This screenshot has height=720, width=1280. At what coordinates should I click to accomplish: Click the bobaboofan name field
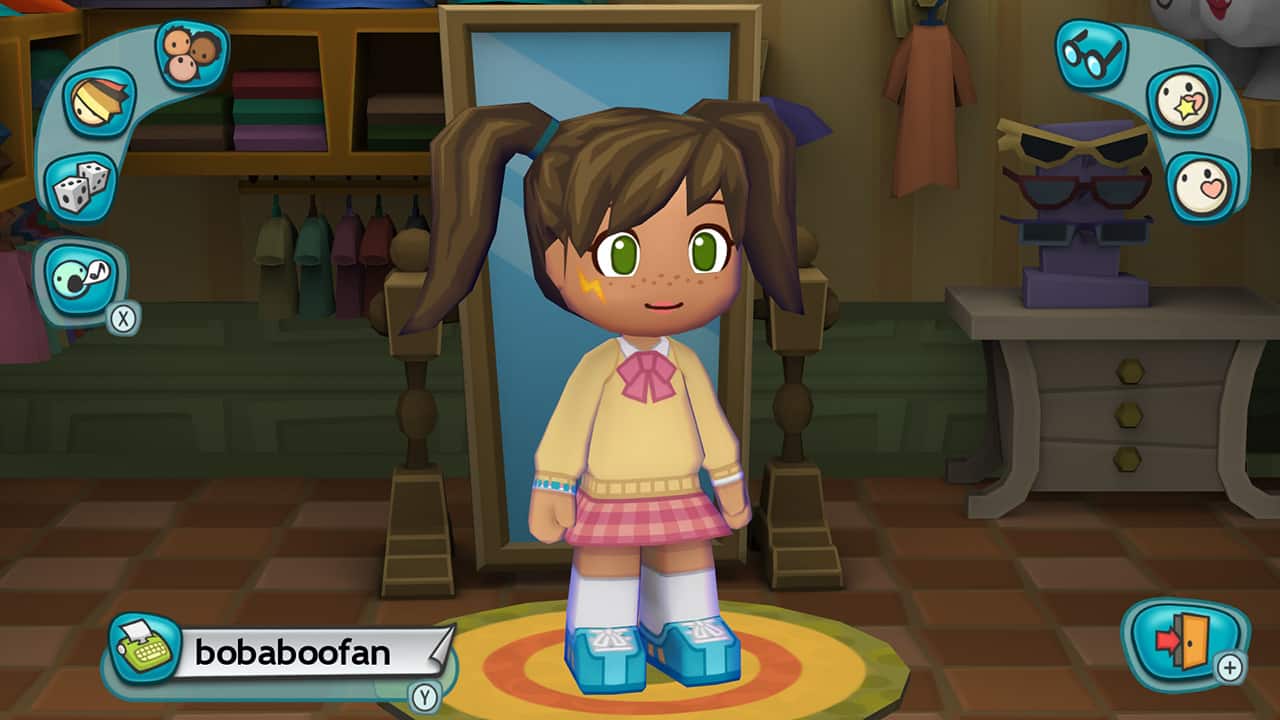pos(295,654)
